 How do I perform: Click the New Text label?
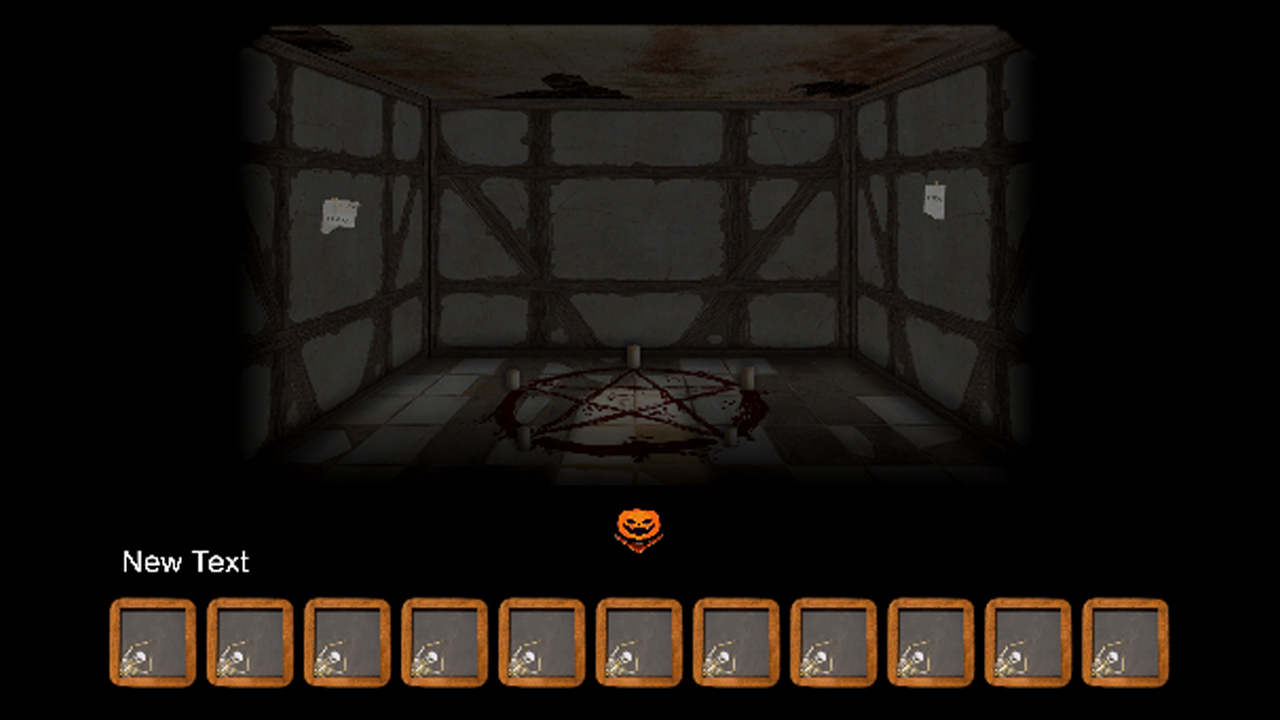pyautogui.click(x=185, y=562)
